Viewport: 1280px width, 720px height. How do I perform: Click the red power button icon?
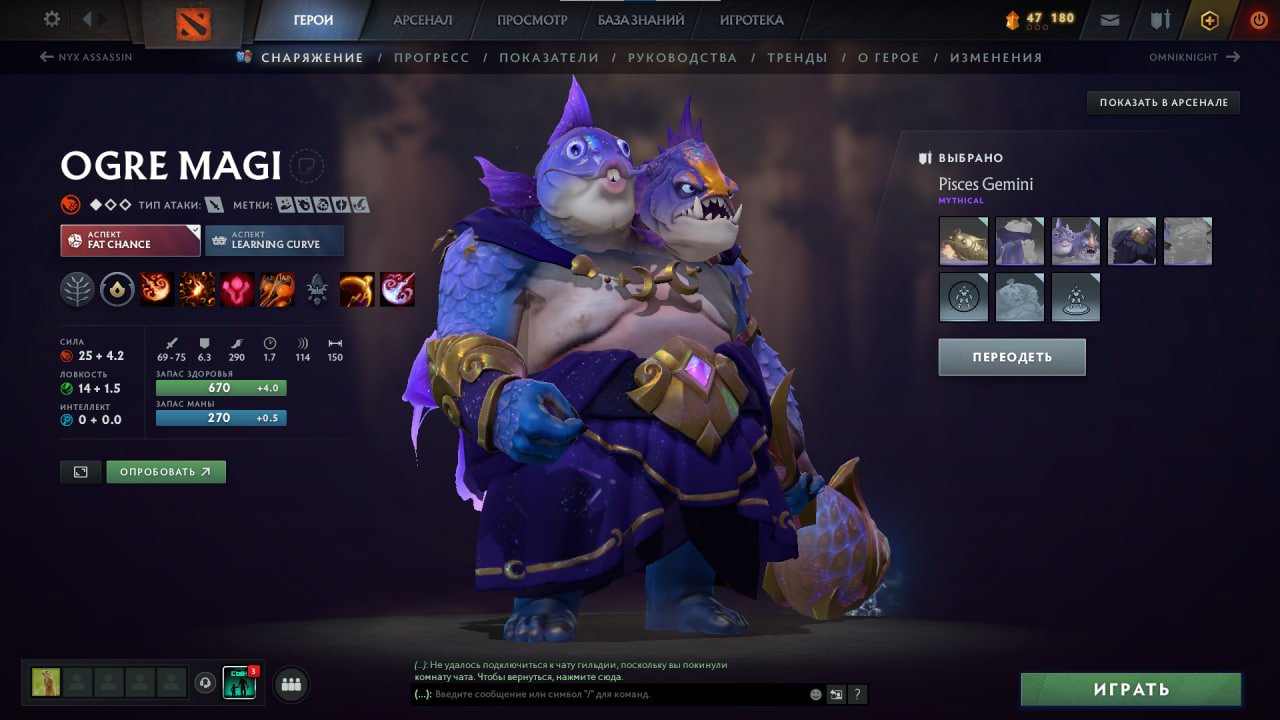[x=1257, y=19]
